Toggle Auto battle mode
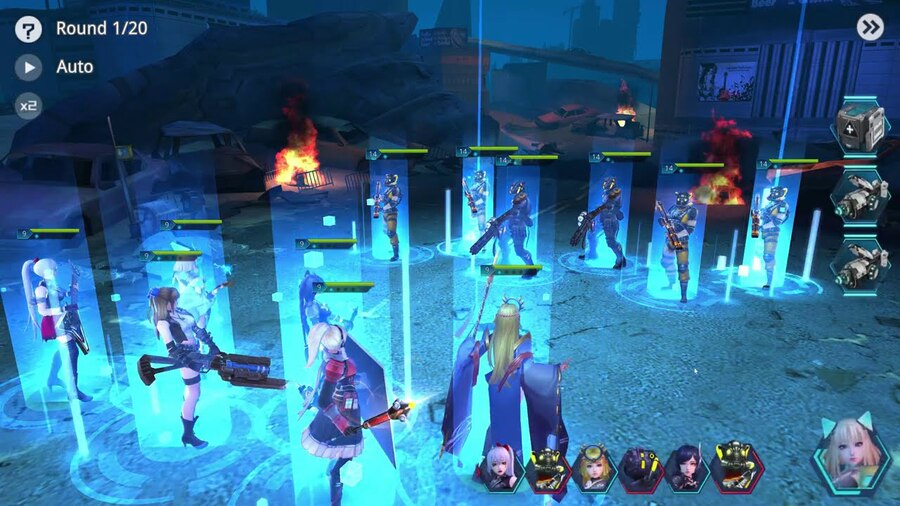The width and height of the screenshot is (900, 506). coord(29,67)
